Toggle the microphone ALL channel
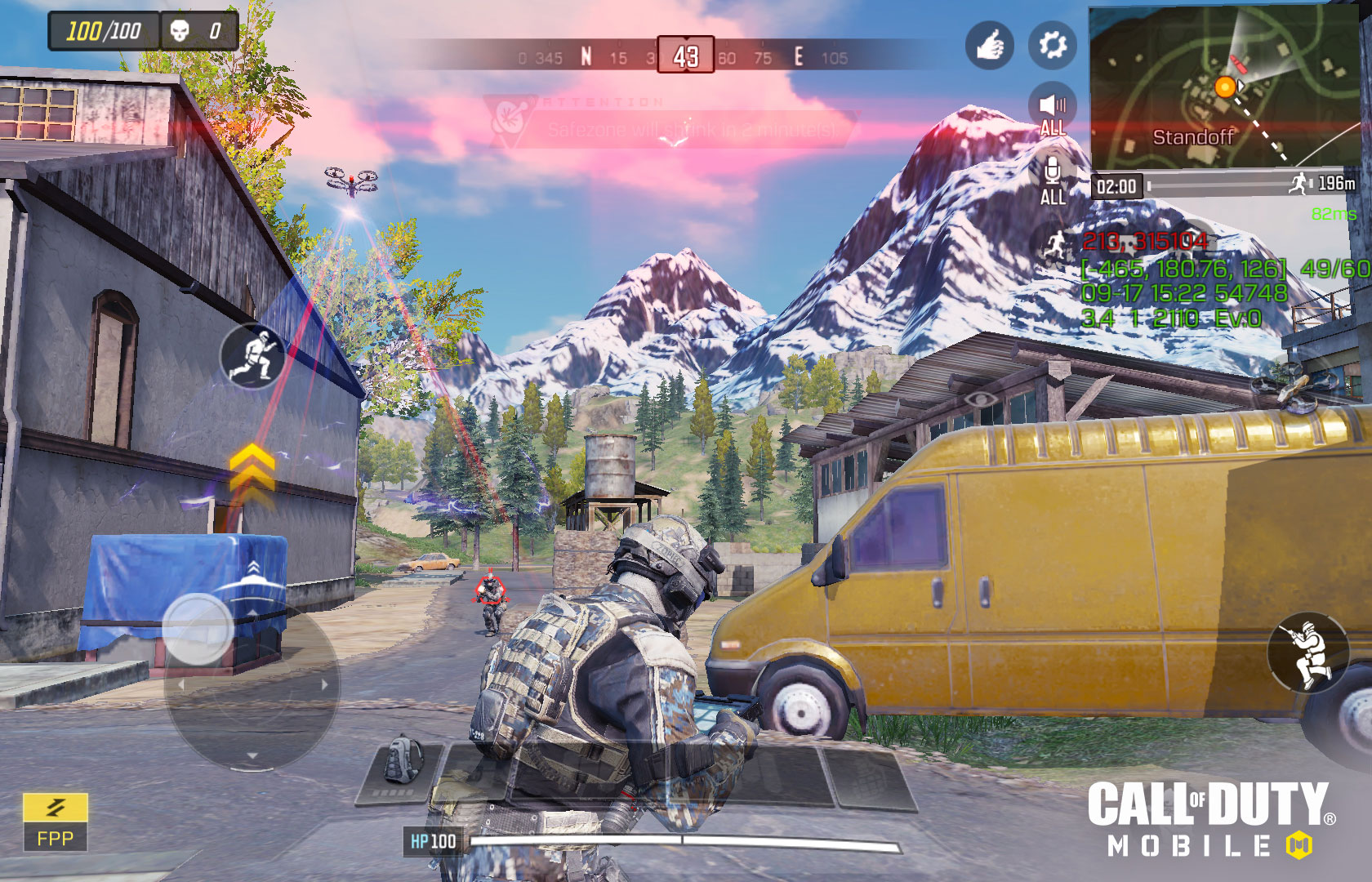Viewport: 1372px width, 882px height. (x=1053, y=181)
